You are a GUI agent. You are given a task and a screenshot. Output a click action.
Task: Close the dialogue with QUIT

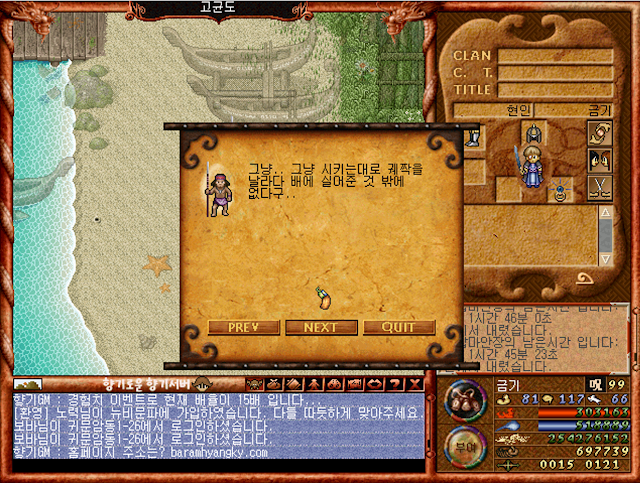[399, 327]
